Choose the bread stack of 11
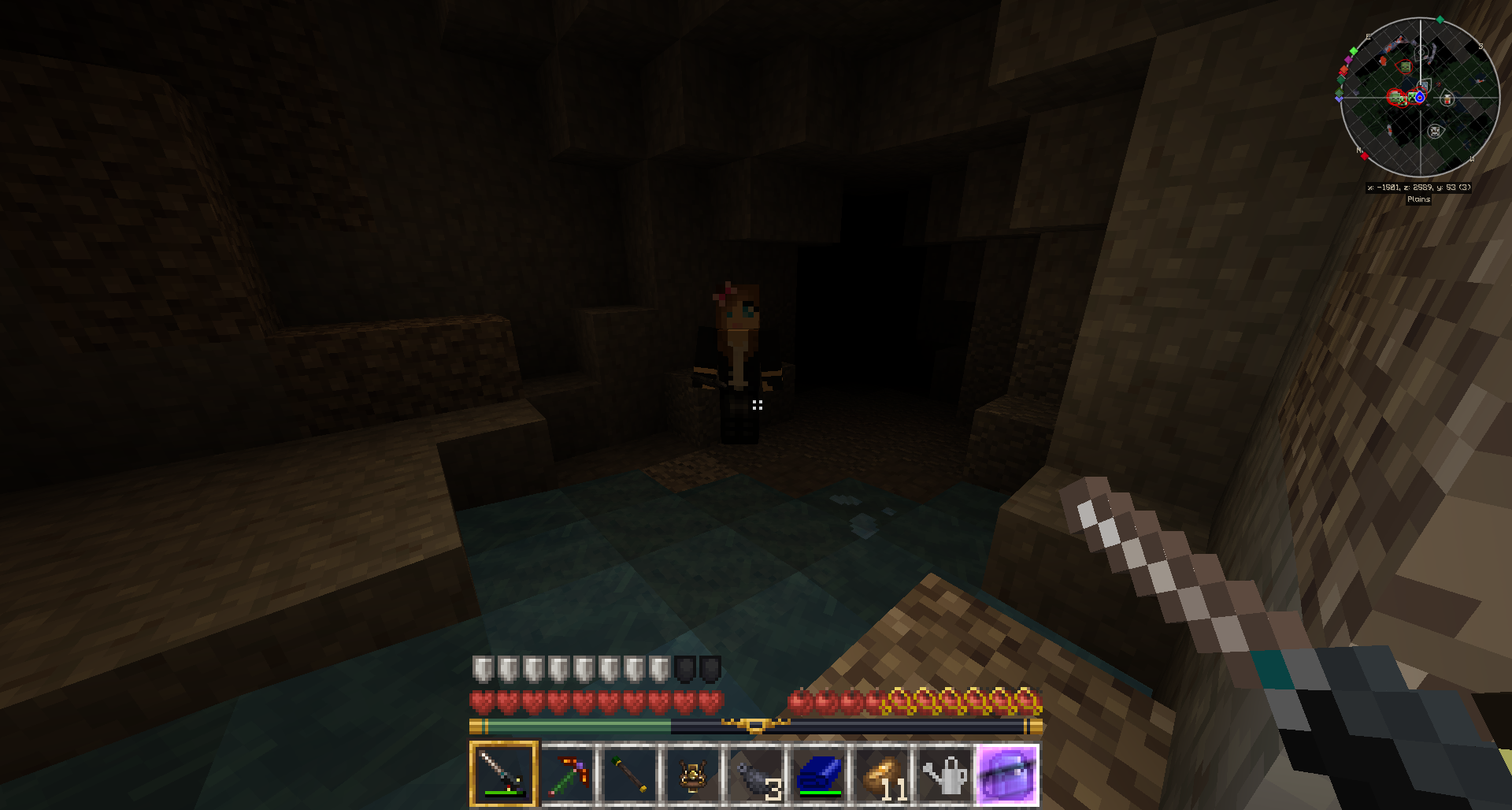1512x810 pixels. tap(882, 773)
